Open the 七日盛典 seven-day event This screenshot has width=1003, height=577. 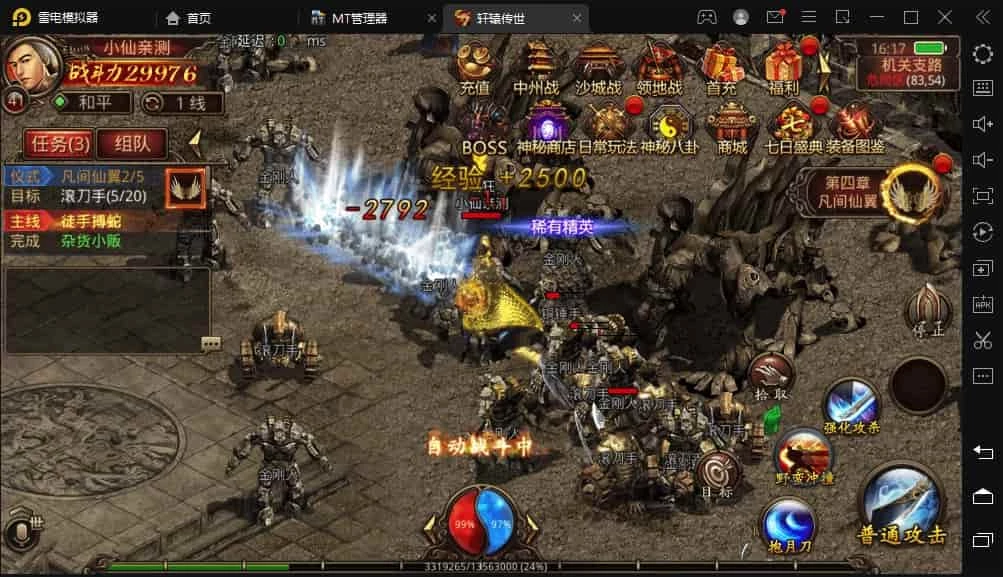[793, 128]
